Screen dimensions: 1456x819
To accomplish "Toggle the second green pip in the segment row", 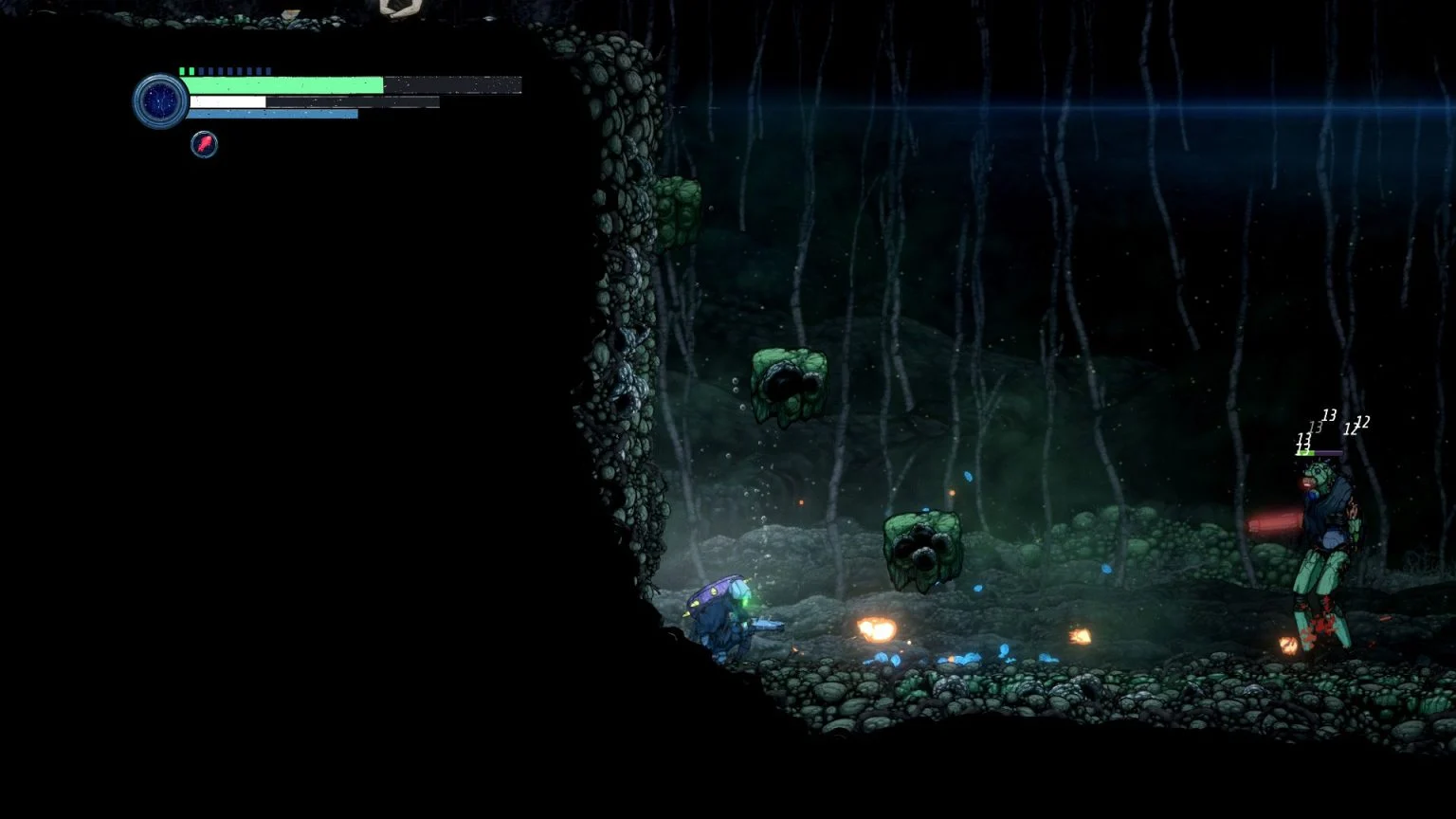I will click(x=192, y=69).
